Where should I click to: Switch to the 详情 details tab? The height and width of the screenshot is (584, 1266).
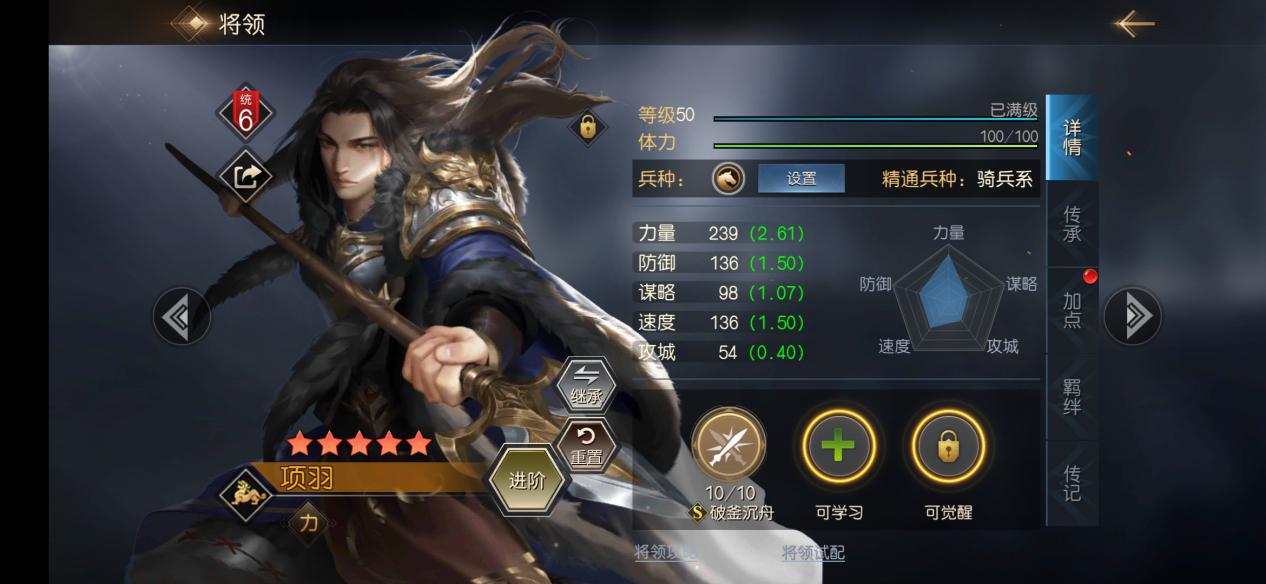point(1072,138)
